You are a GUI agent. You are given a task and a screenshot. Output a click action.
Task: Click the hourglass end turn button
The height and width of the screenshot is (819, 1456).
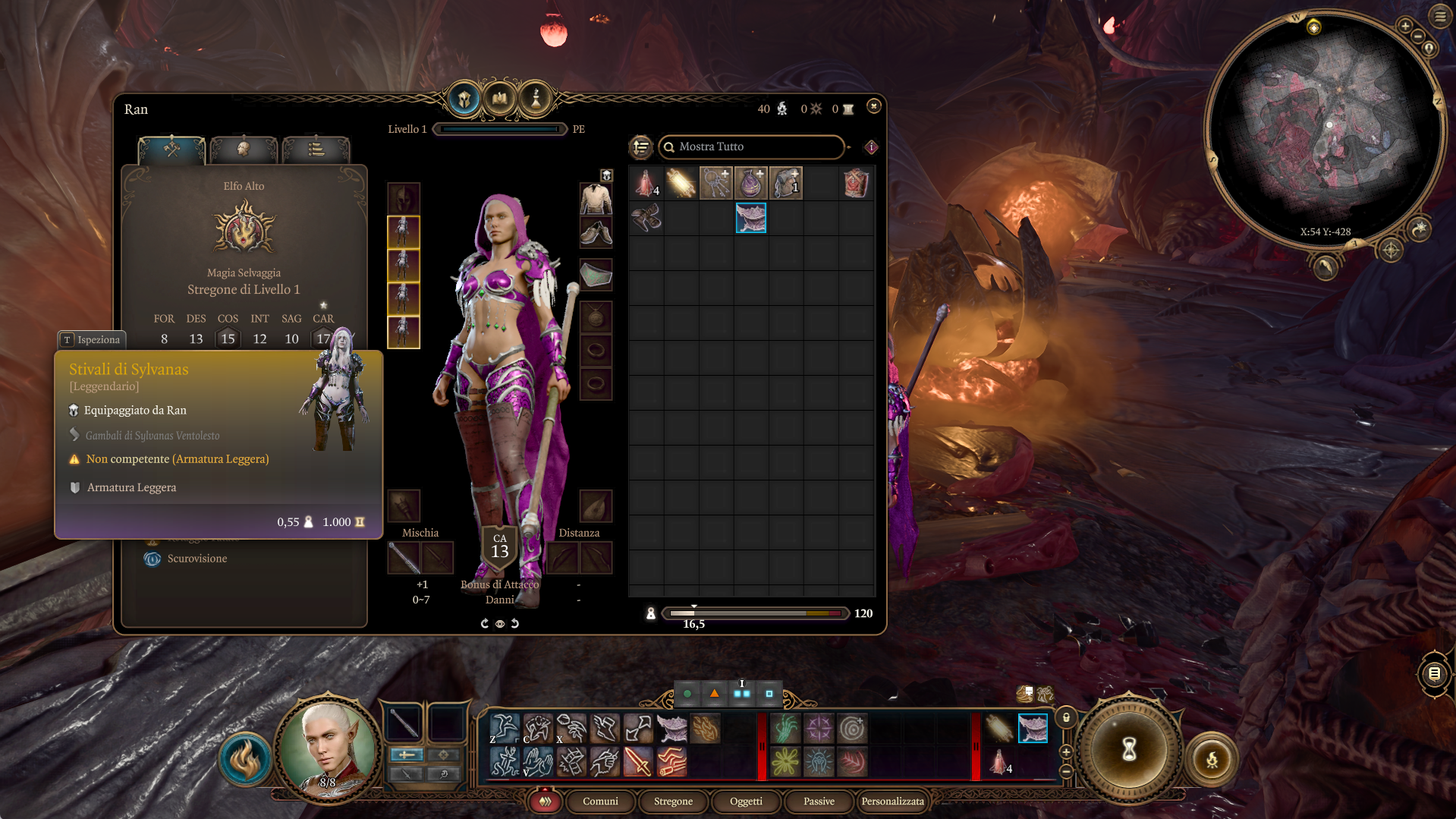(x=1129, y=749)
